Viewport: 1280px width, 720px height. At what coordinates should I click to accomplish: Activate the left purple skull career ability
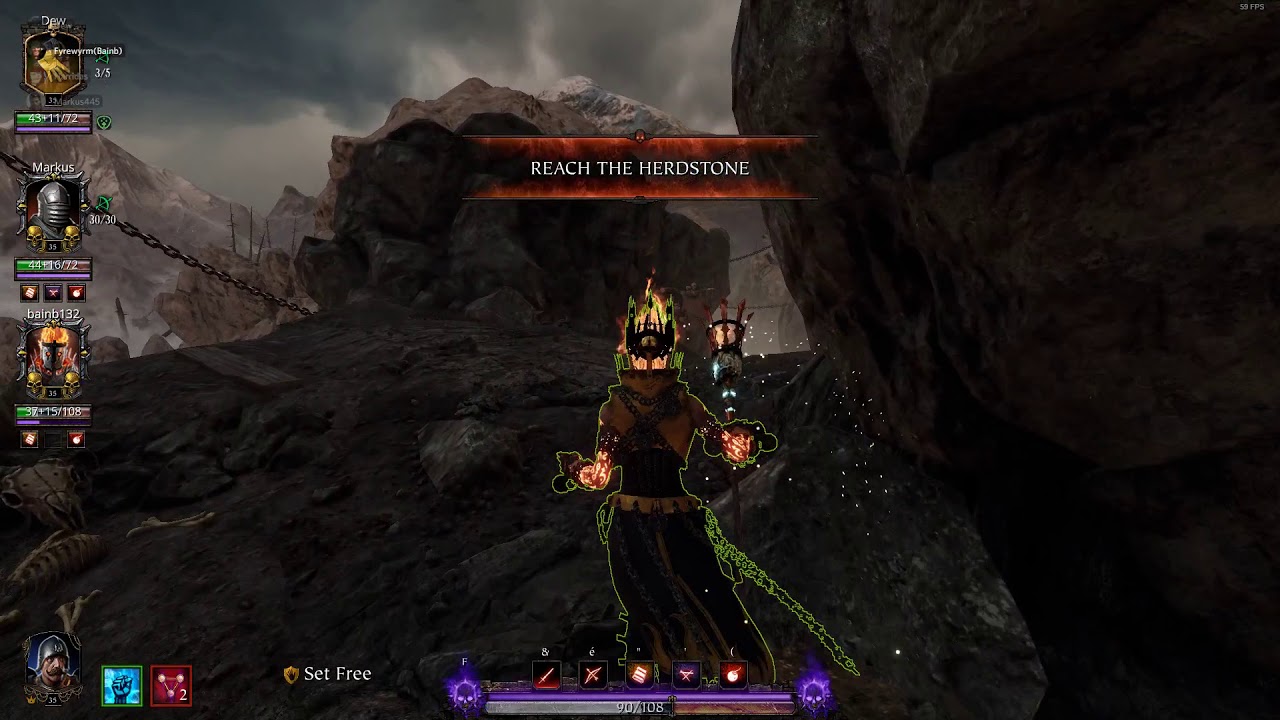(465, 691)
